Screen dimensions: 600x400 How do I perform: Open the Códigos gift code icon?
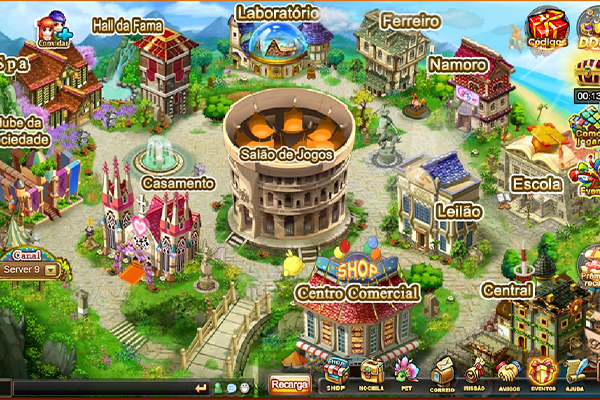pyautogui.click(x=547, y=28)
